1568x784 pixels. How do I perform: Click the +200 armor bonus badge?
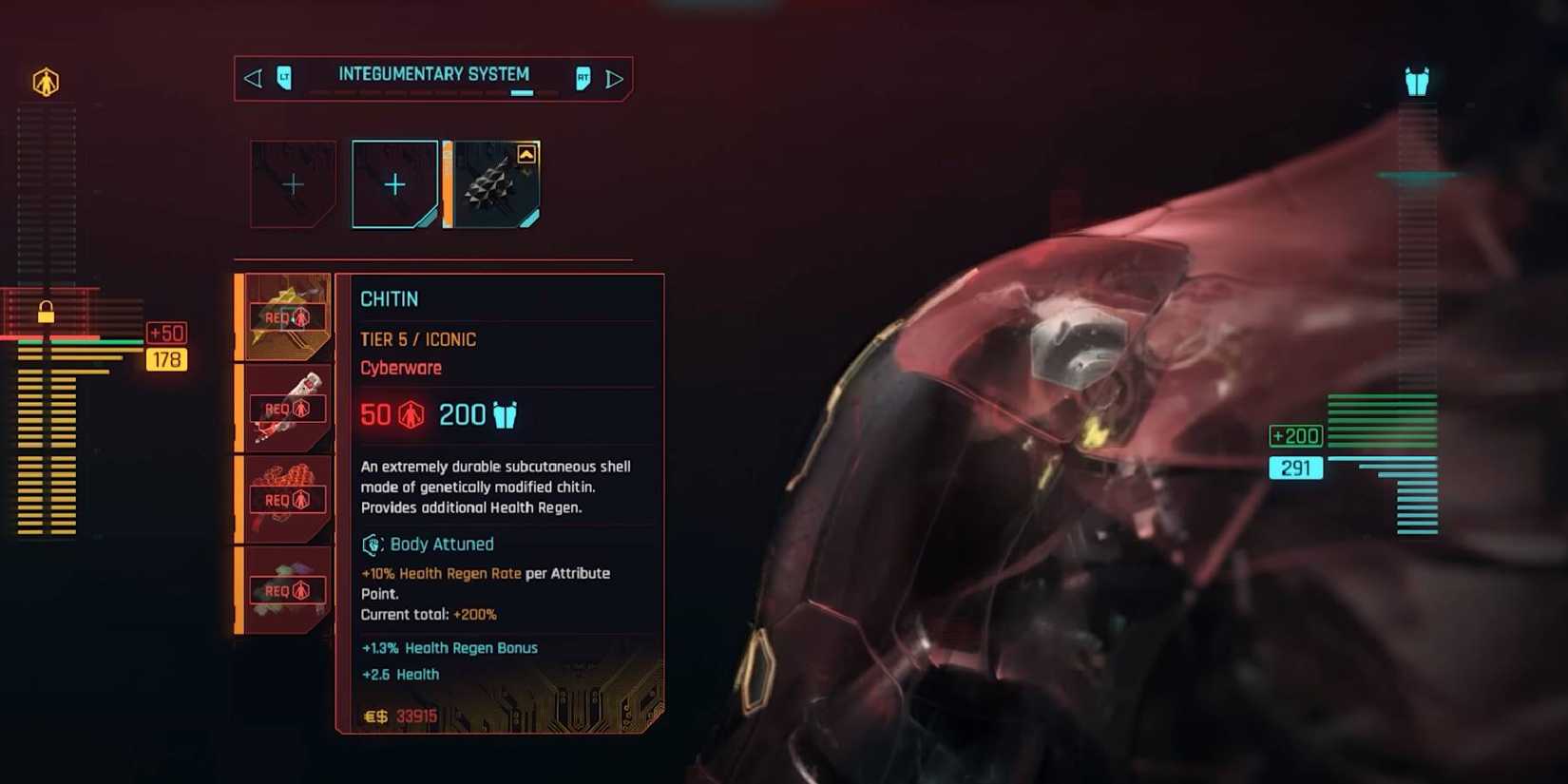click(x=1296, y=434)
